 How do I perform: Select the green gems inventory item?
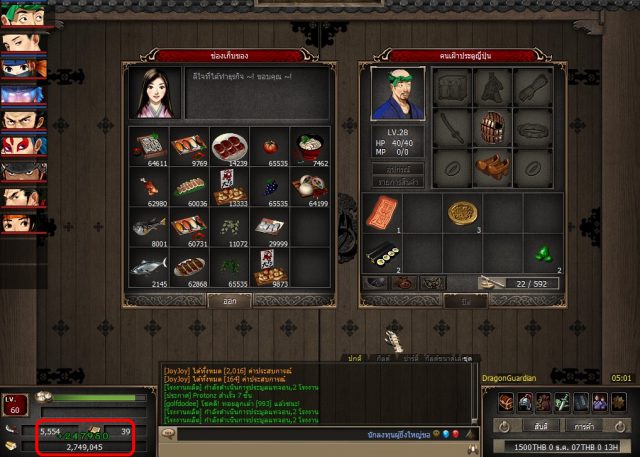[x=542, y=254]
